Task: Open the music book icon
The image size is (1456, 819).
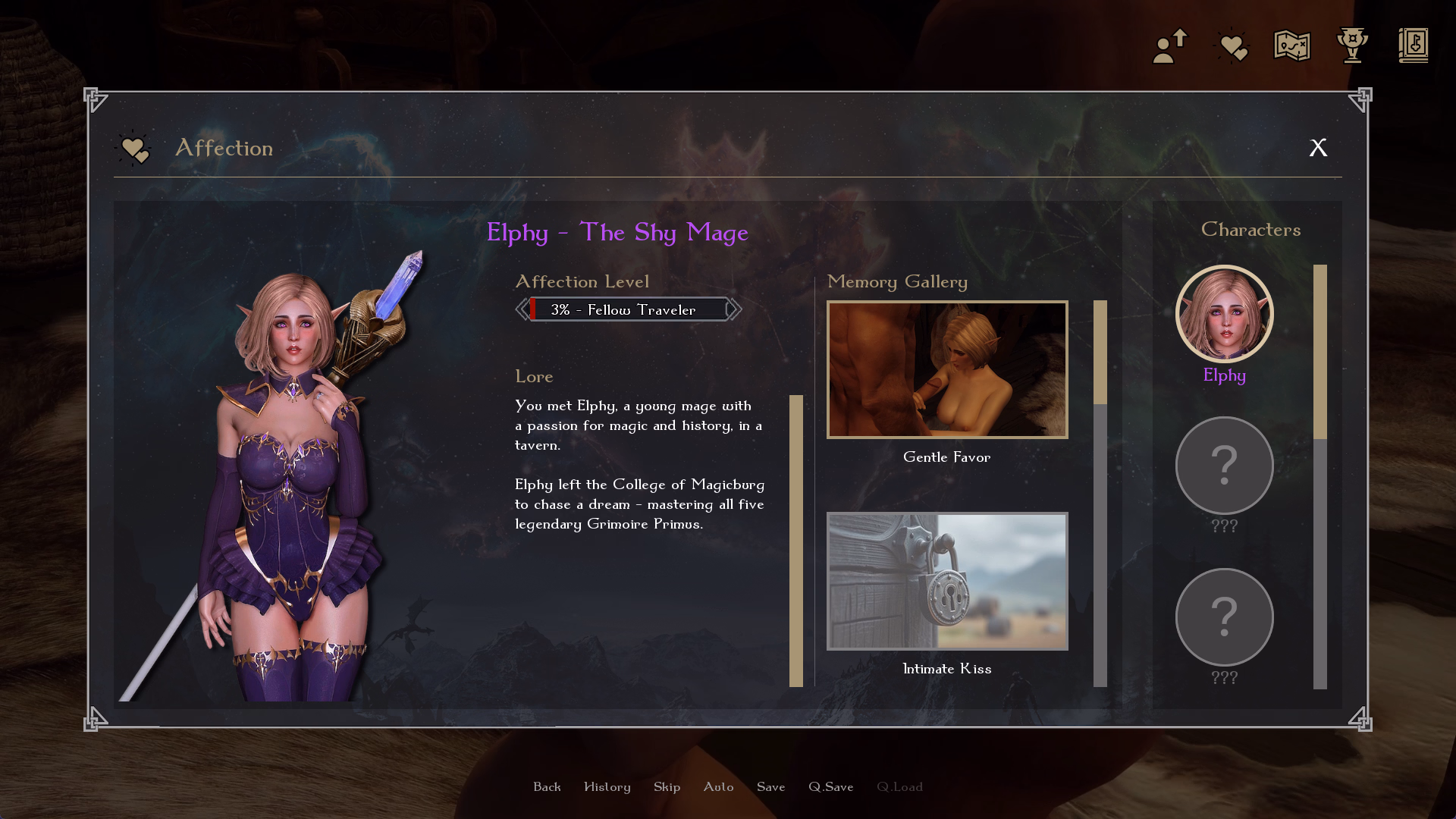Action: coord(1413,46)
